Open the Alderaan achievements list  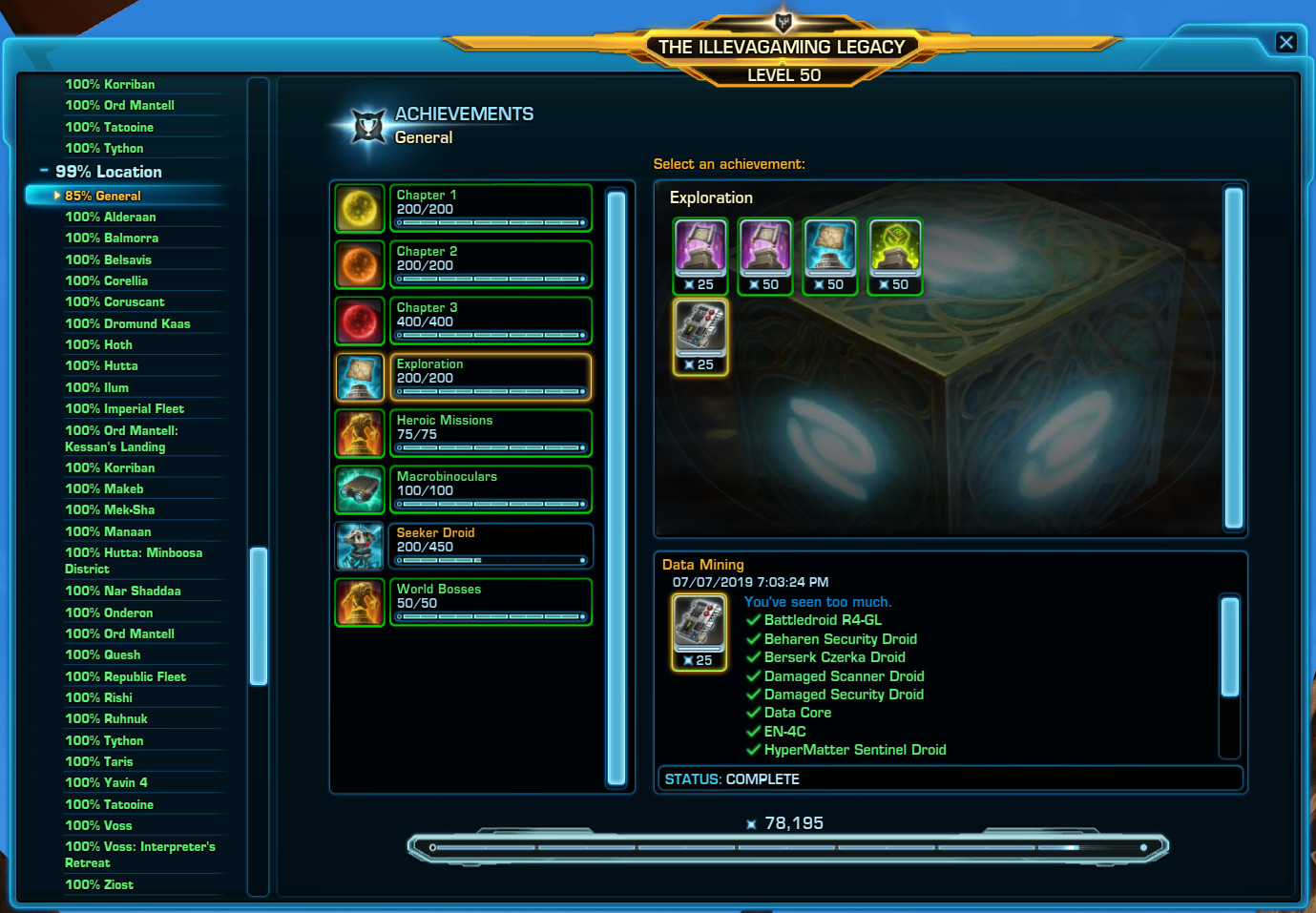[x=110, y=218]
